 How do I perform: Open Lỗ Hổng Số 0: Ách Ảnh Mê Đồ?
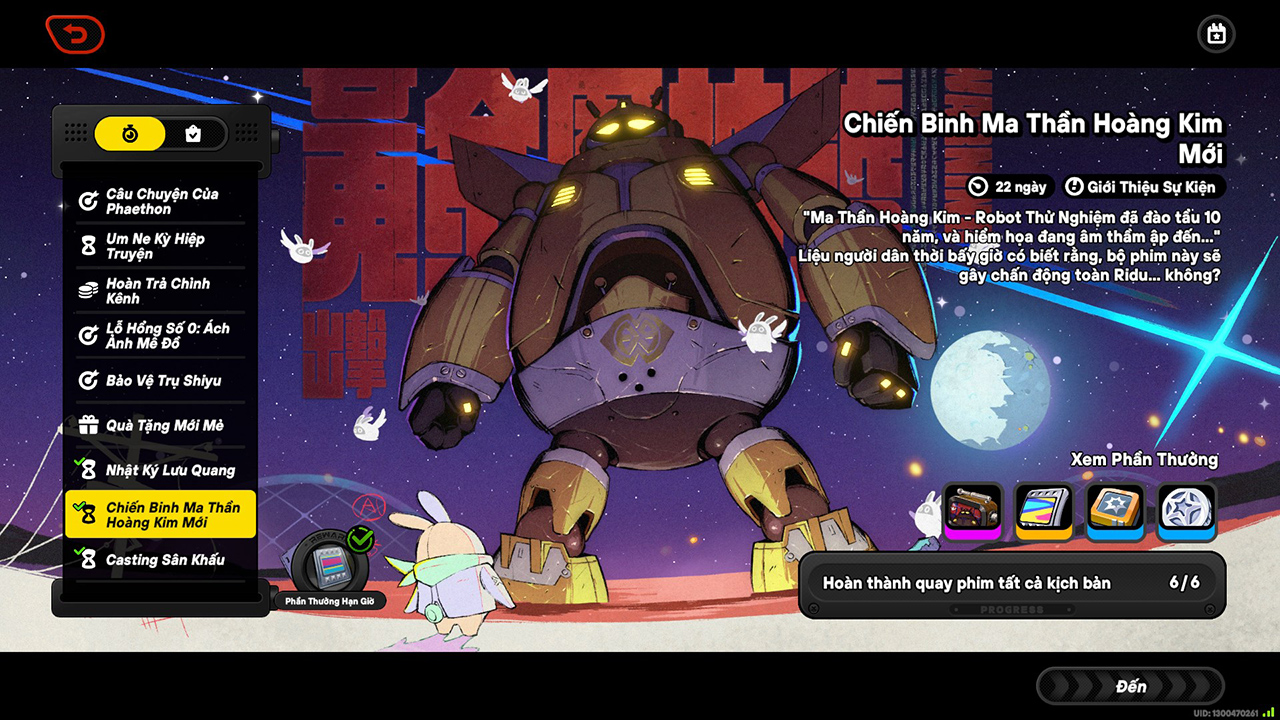(x=160, y=336)
